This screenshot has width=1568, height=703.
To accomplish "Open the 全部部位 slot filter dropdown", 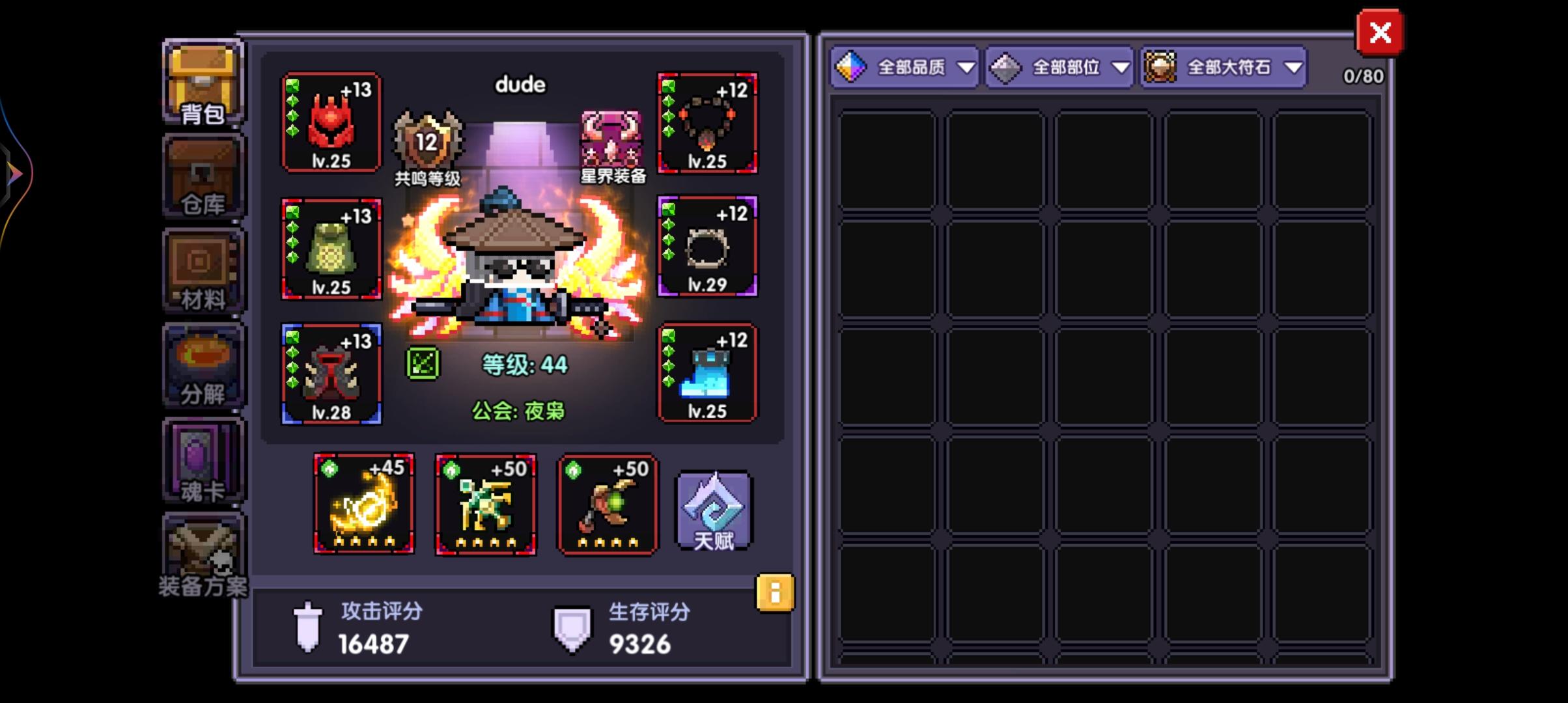I will (x=1058, y=66).
